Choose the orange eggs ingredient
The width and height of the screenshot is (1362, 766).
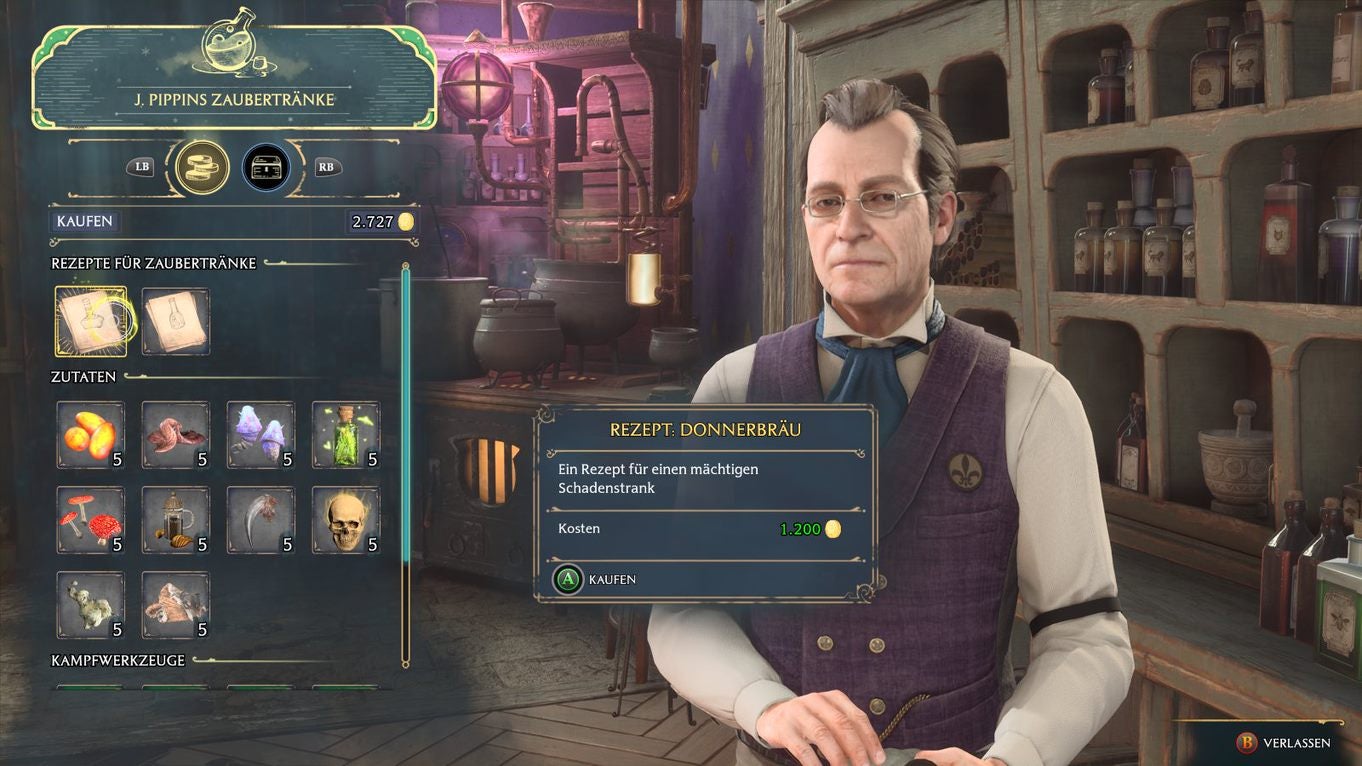coord(91,435)
